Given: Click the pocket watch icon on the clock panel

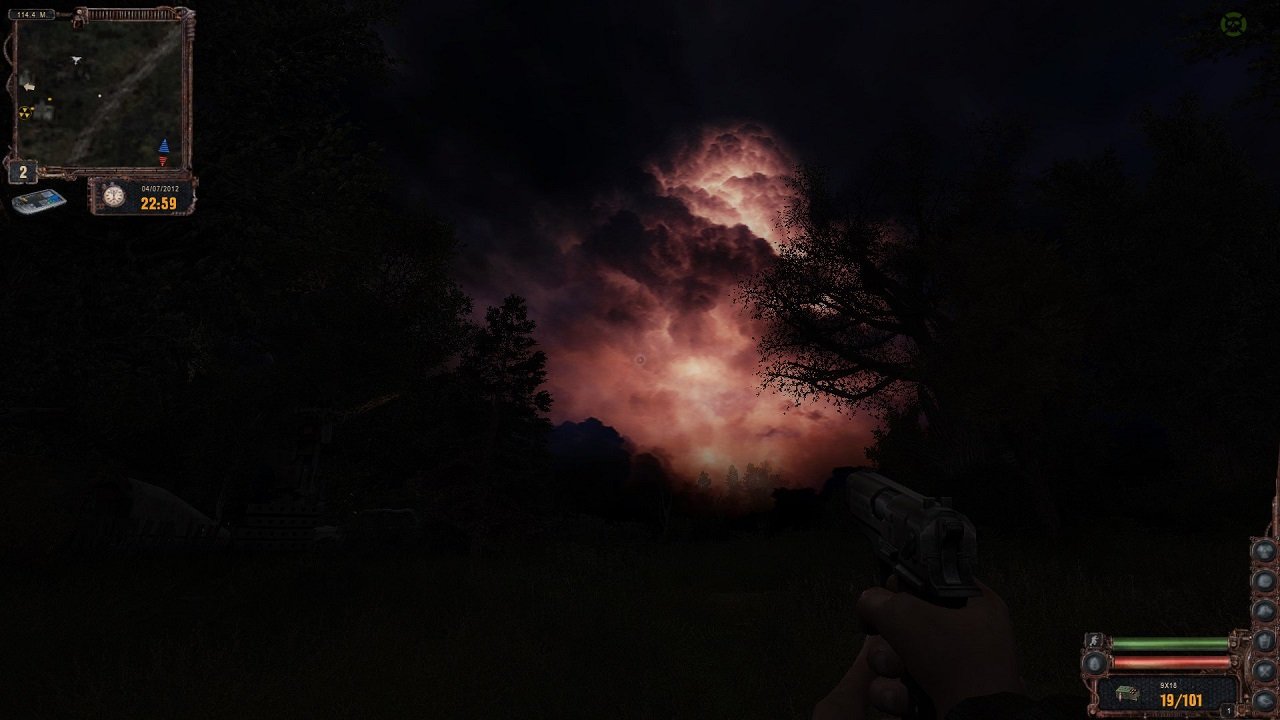Looking at the screenshot, I should (x=114, y=194).
